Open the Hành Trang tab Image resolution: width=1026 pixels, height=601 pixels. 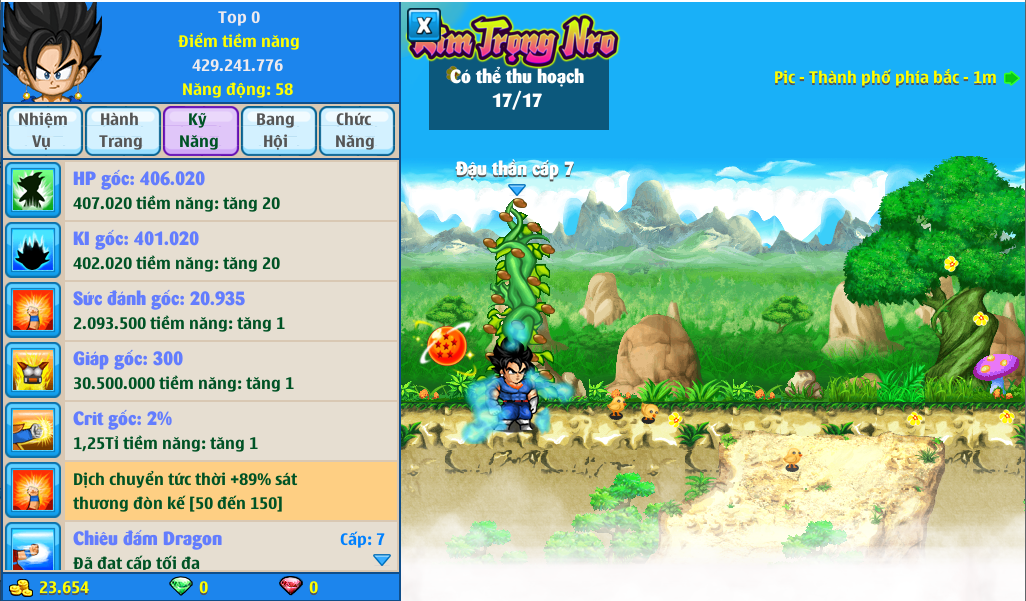[x=120, y=131]
